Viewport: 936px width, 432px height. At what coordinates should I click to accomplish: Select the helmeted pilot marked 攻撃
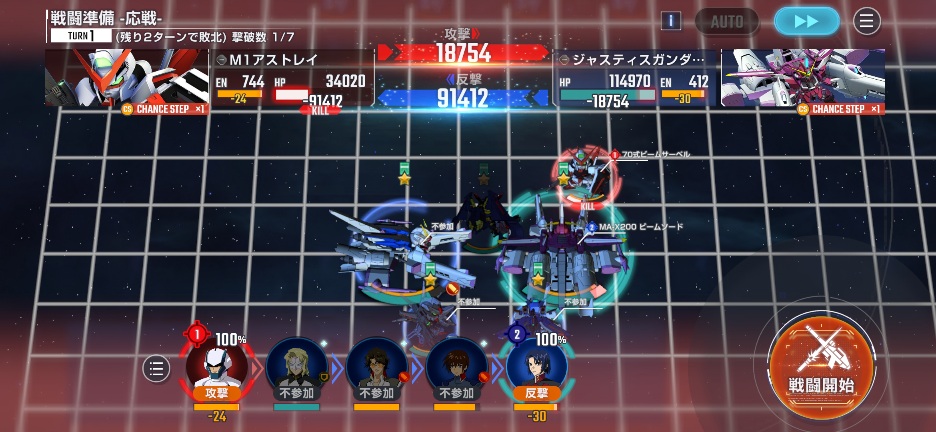[x=217, y=368]
